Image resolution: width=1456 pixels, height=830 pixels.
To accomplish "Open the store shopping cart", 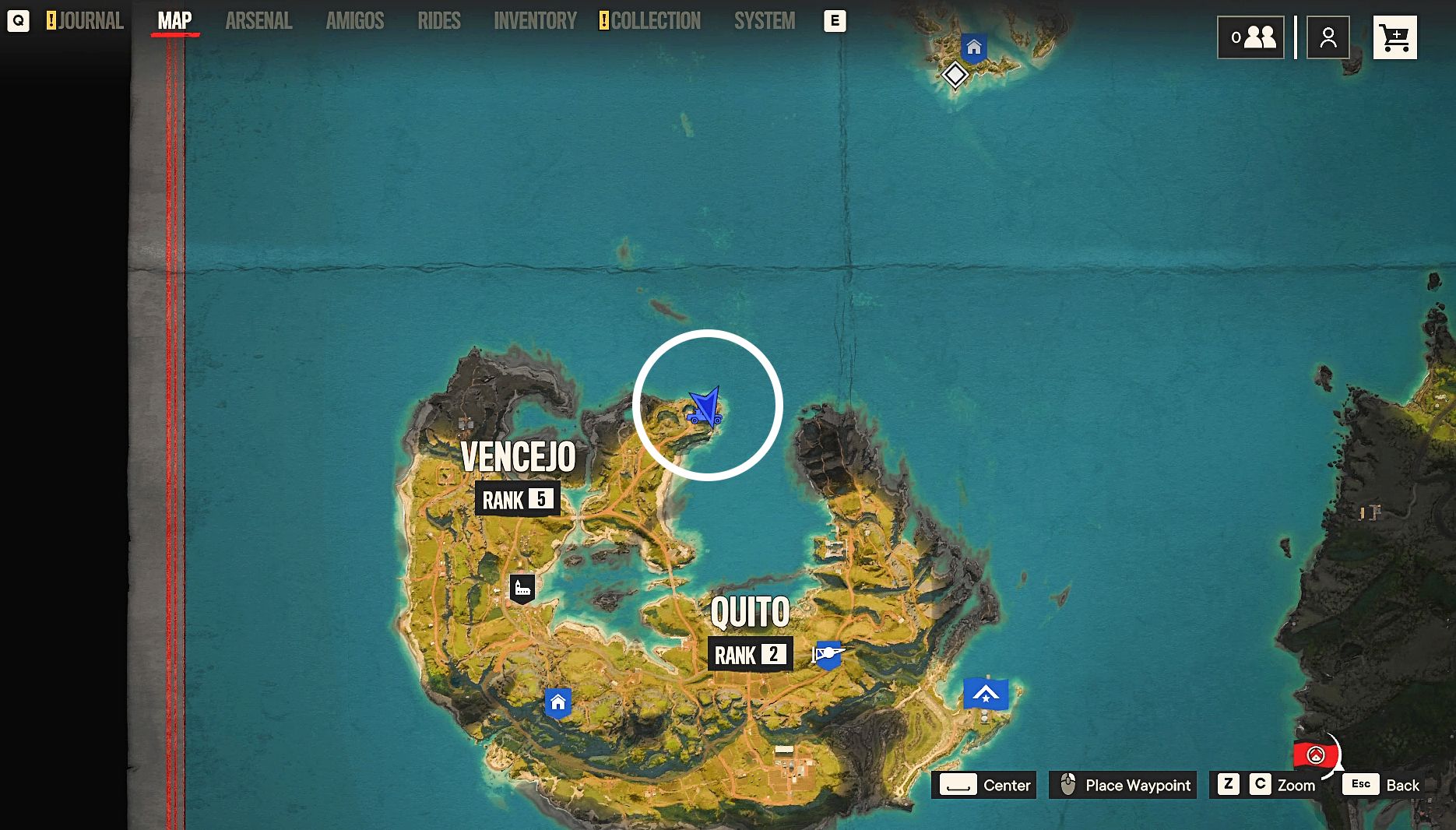I will click(x=1394, y=37).
